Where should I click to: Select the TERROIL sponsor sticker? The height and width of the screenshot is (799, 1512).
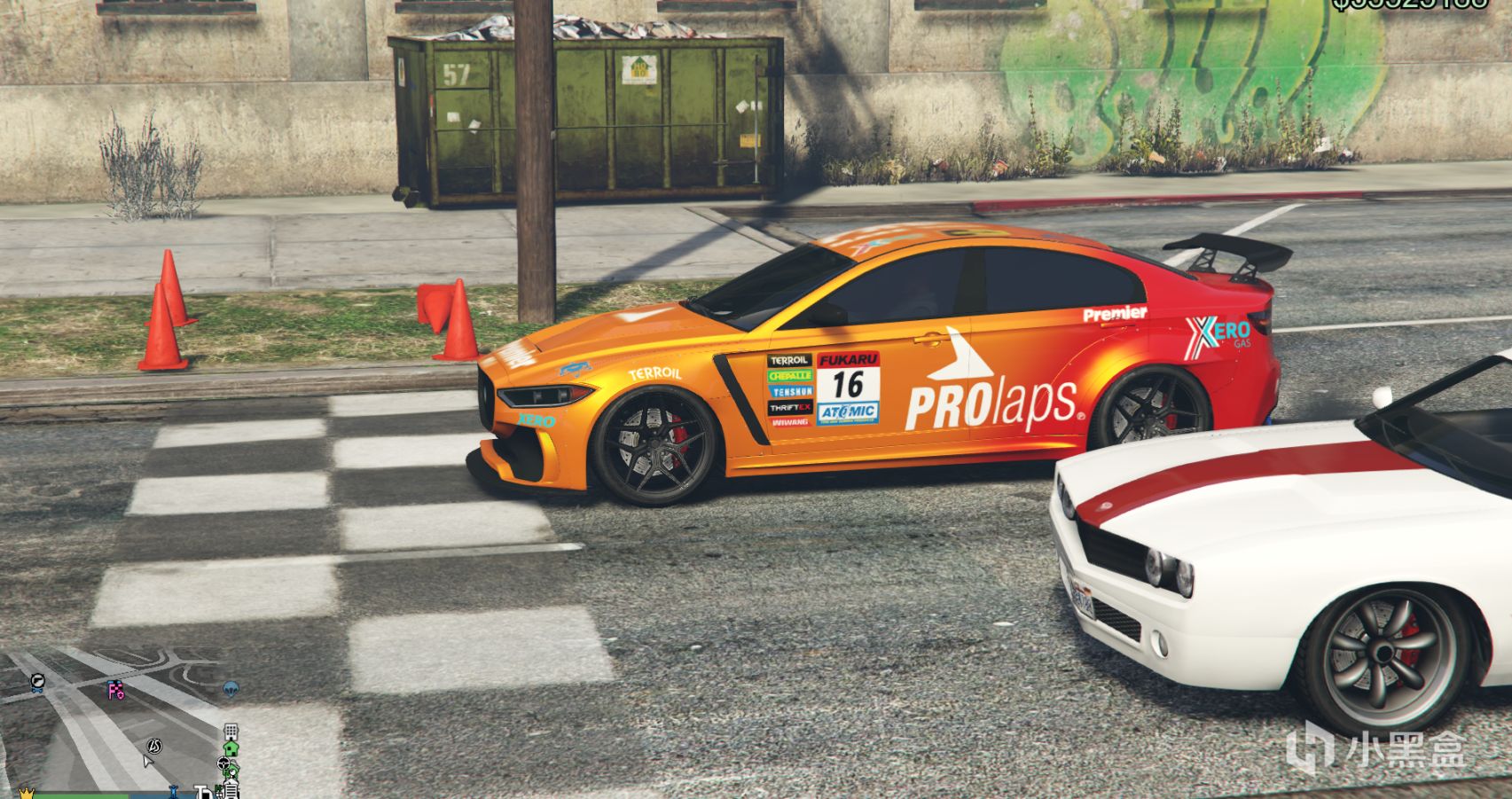click(x=788, y=359)
